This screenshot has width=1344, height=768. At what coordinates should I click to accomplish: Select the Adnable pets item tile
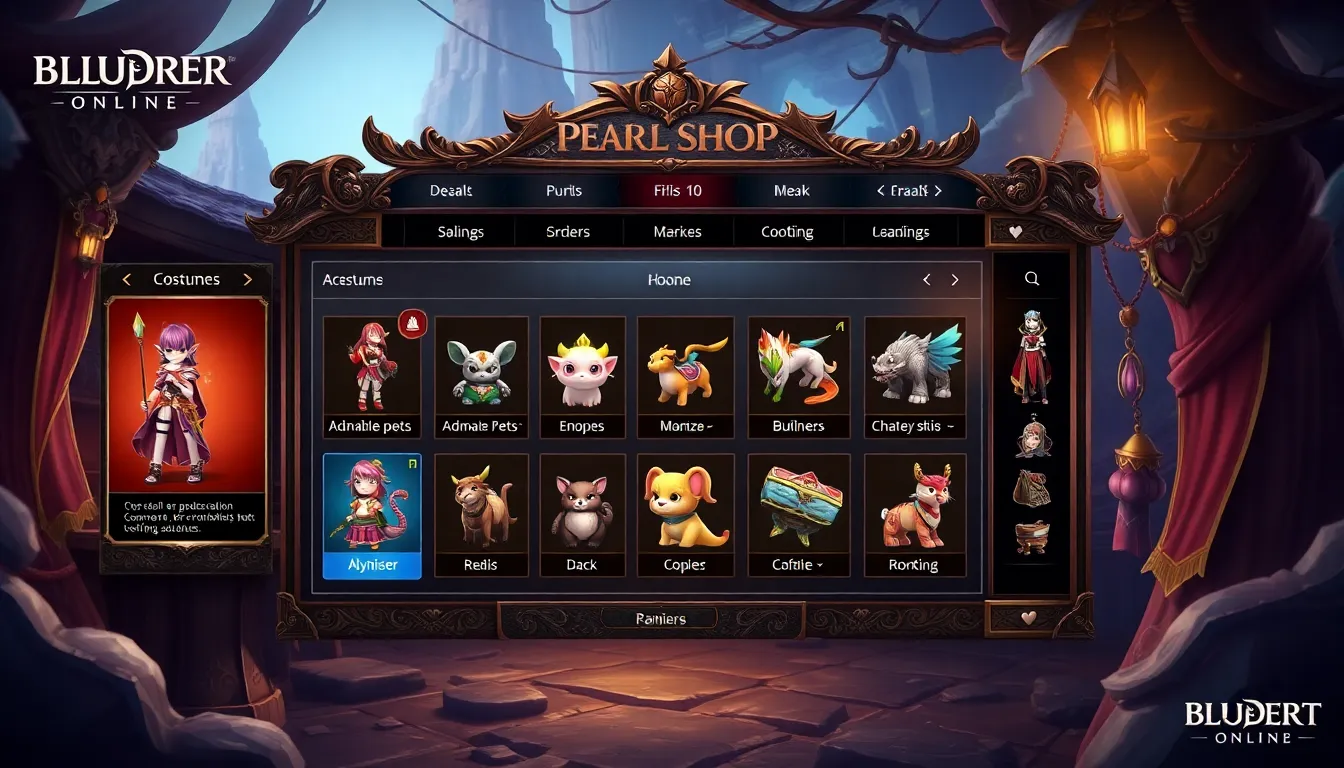coord(370,377)
